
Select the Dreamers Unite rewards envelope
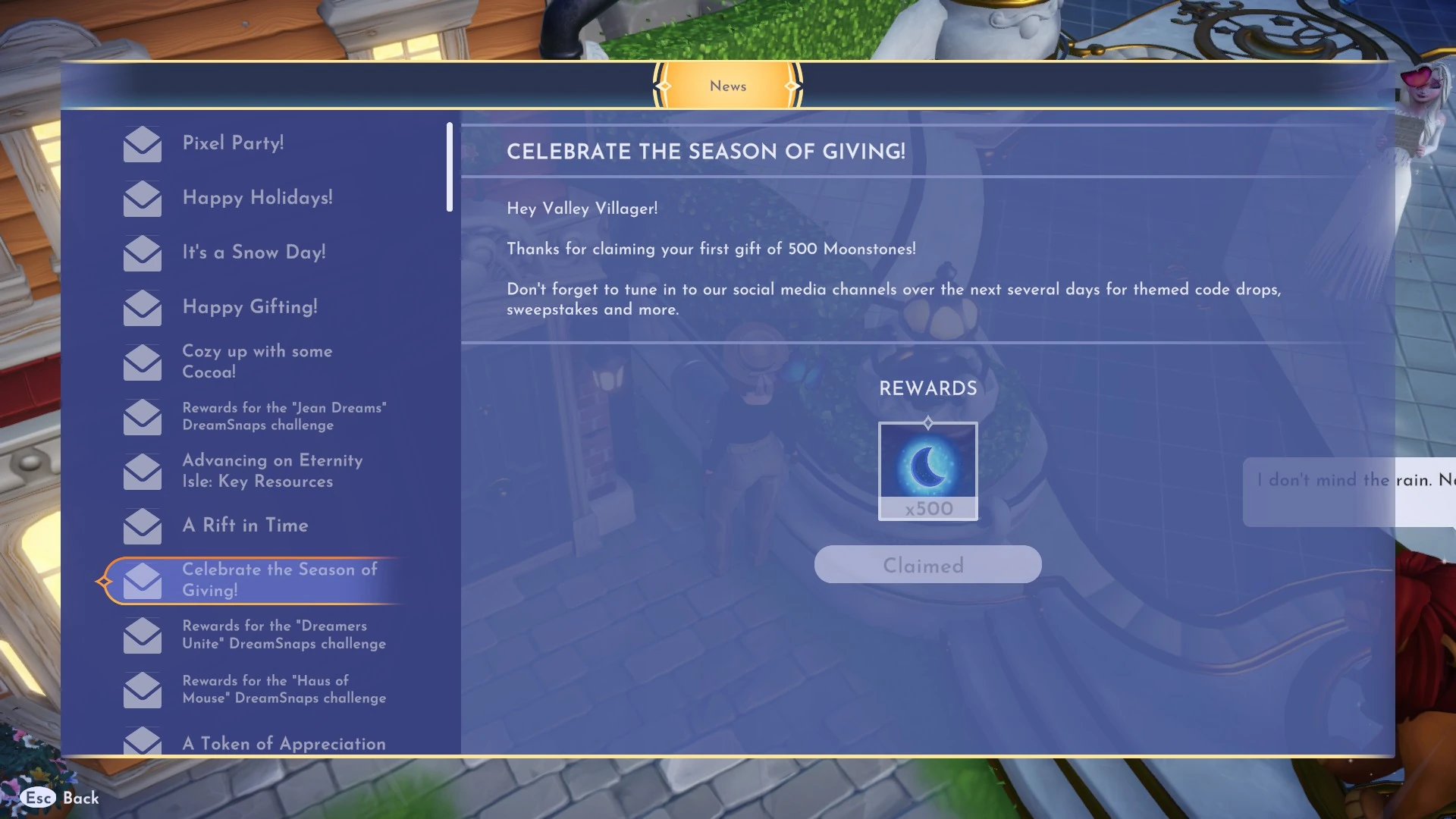(142, 635)
